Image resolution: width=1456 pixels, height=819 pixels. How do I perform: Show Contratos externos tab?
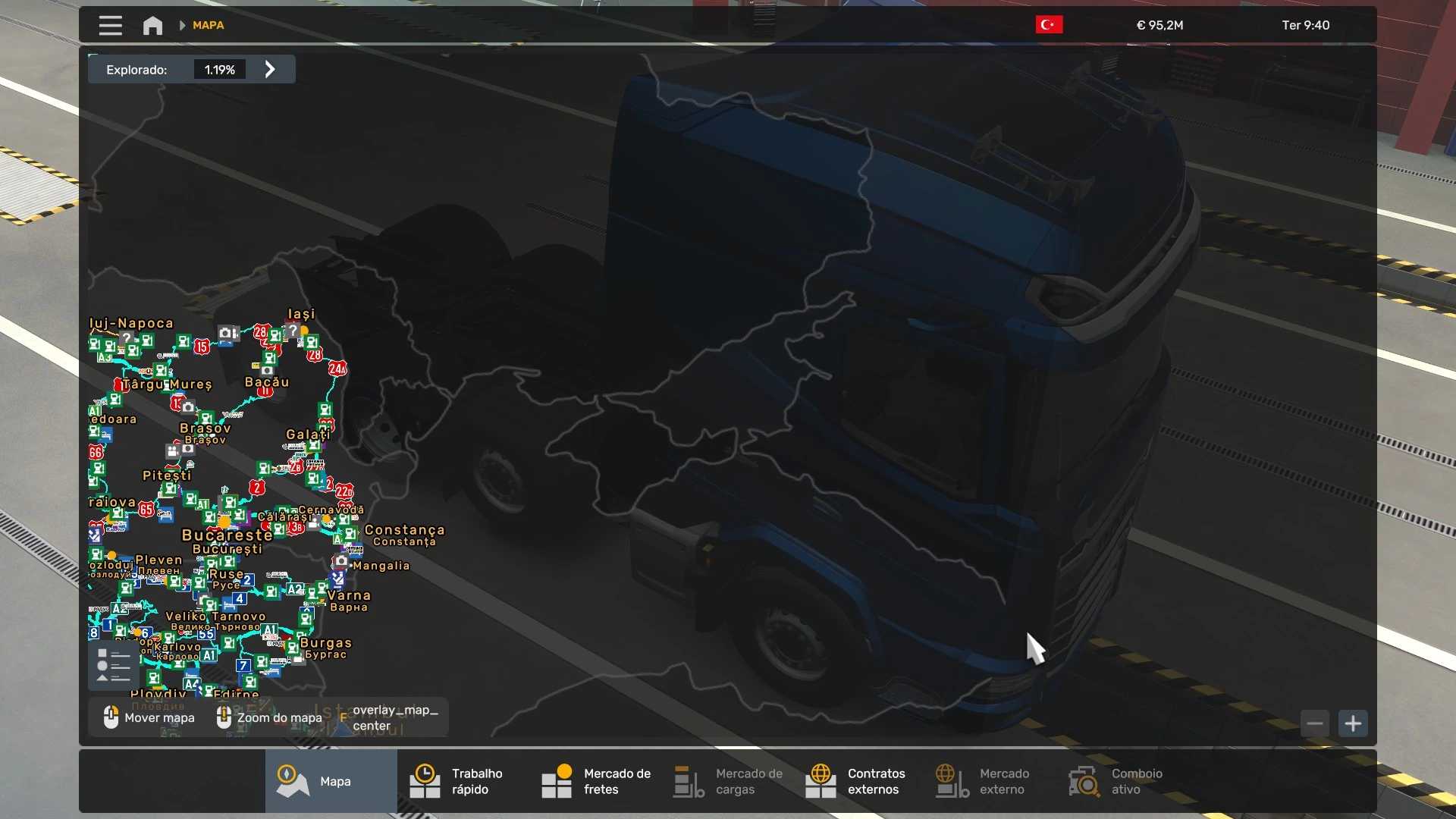click(859, 781)
